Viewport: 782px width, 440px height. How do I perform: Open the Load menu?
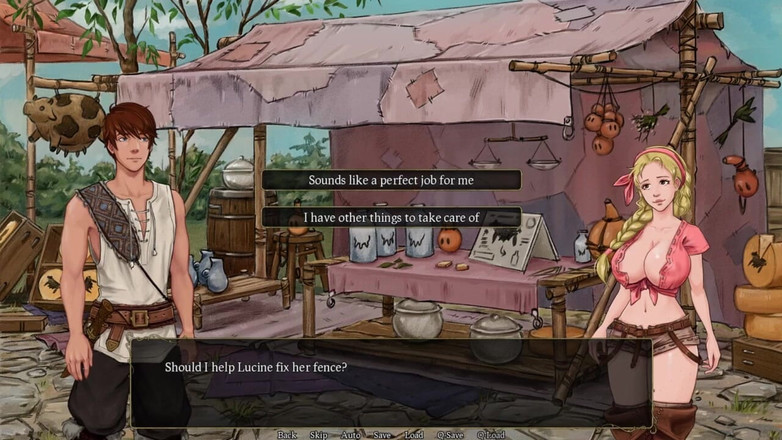click(414, 435)
